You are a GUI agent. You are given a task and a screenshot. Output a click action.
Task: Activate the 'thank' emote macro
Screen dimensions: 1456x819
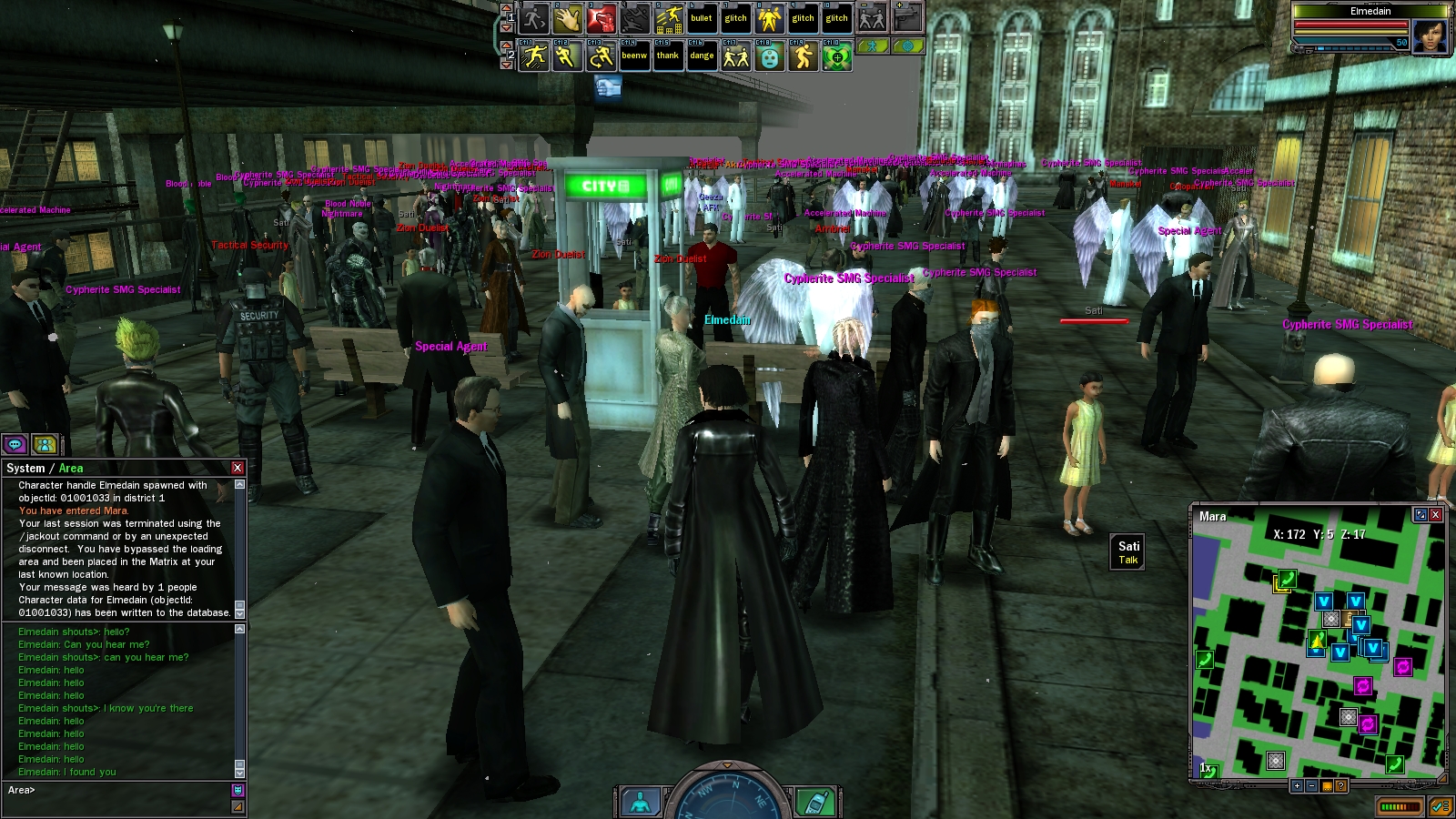pyautogui.click(x=668, y=56)
